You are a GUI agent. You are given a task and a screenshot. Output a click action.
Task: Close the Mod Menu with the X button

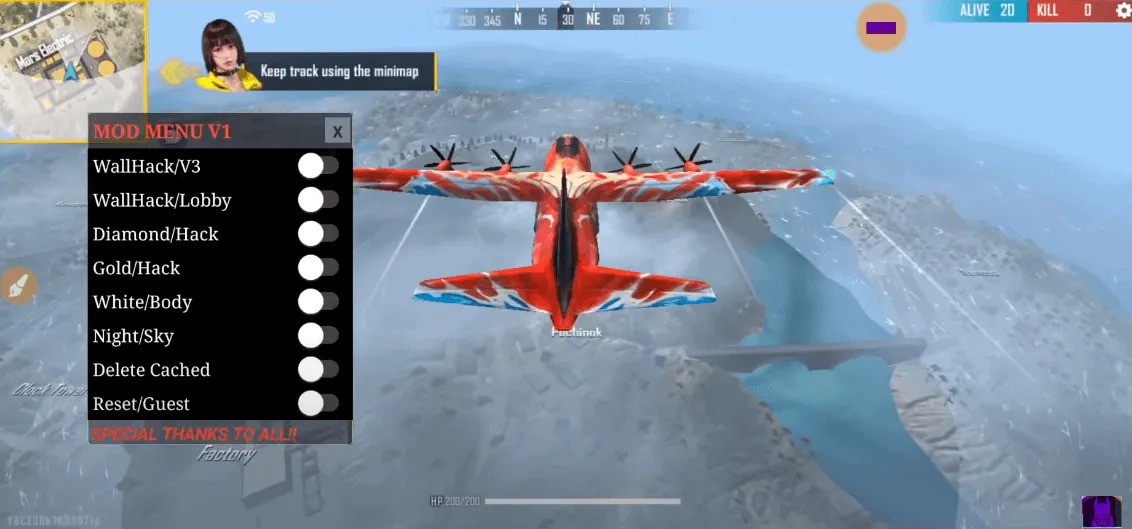point(337,131)
